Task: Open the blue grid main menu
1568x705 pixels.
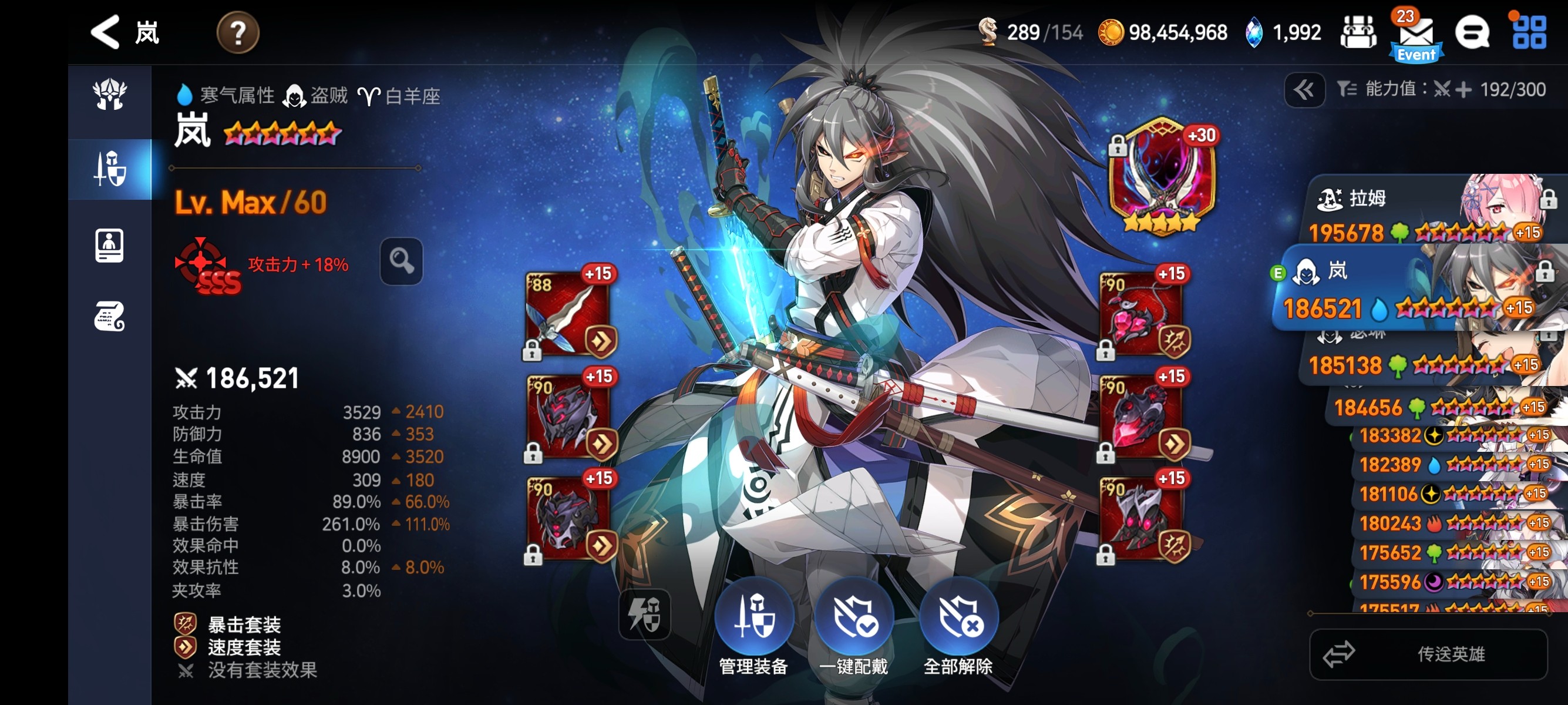Action: [1529, 32]
